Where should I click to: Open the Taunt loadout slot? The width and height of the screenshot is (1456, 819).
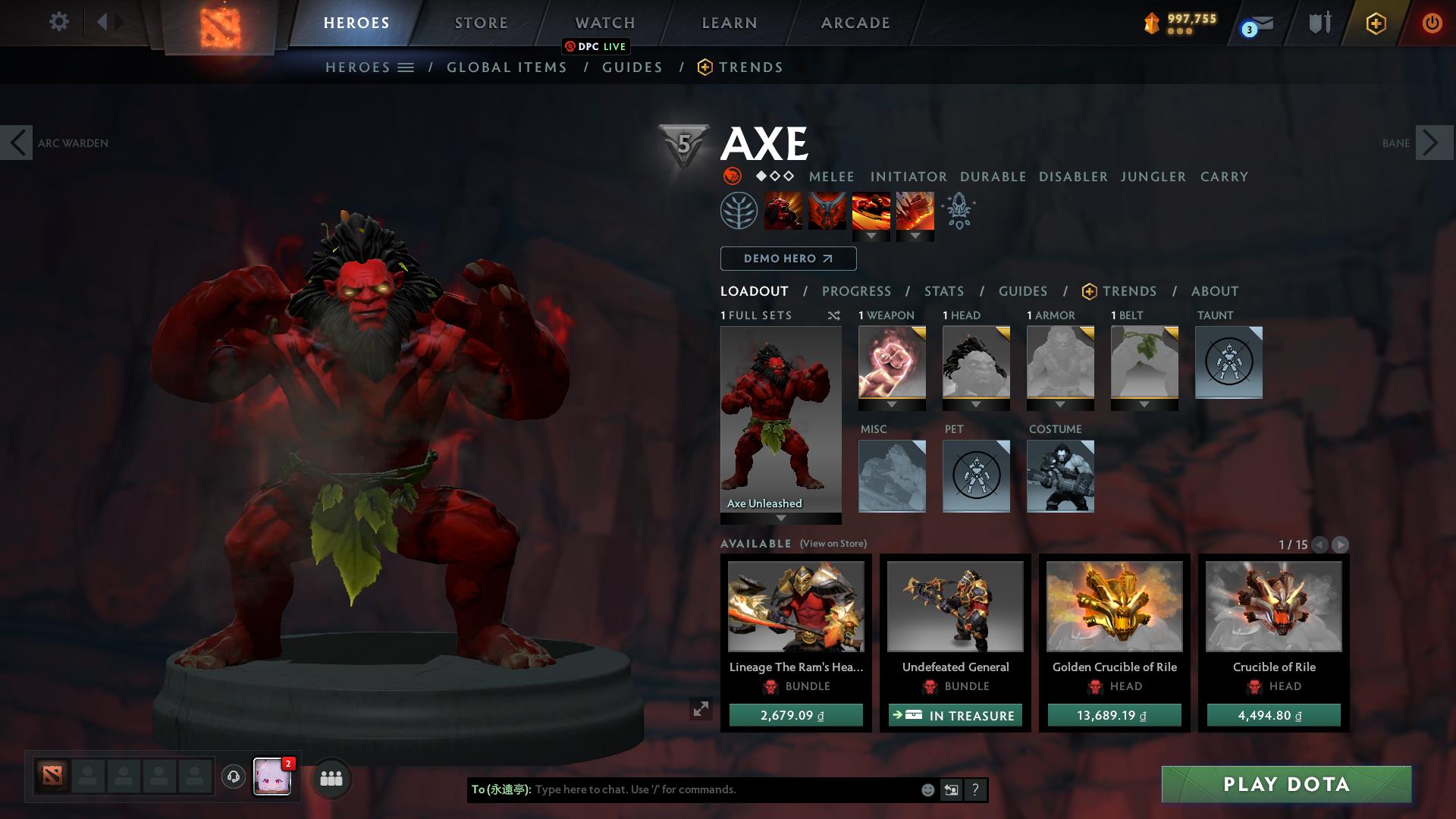[1228, 362]
